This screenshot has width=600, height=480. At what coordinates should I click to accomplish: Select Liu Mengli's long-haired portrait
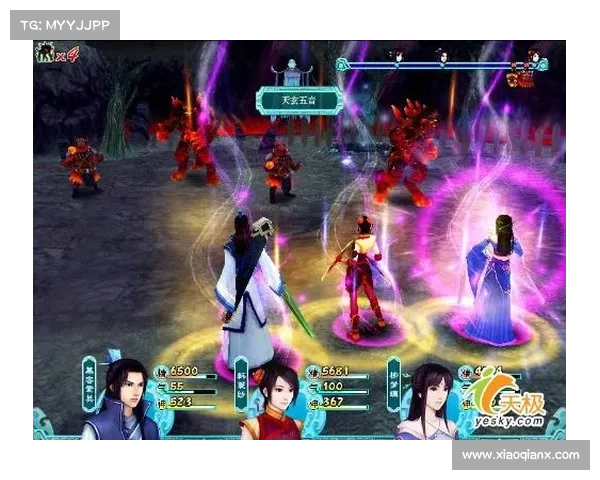tap(427, 402)
